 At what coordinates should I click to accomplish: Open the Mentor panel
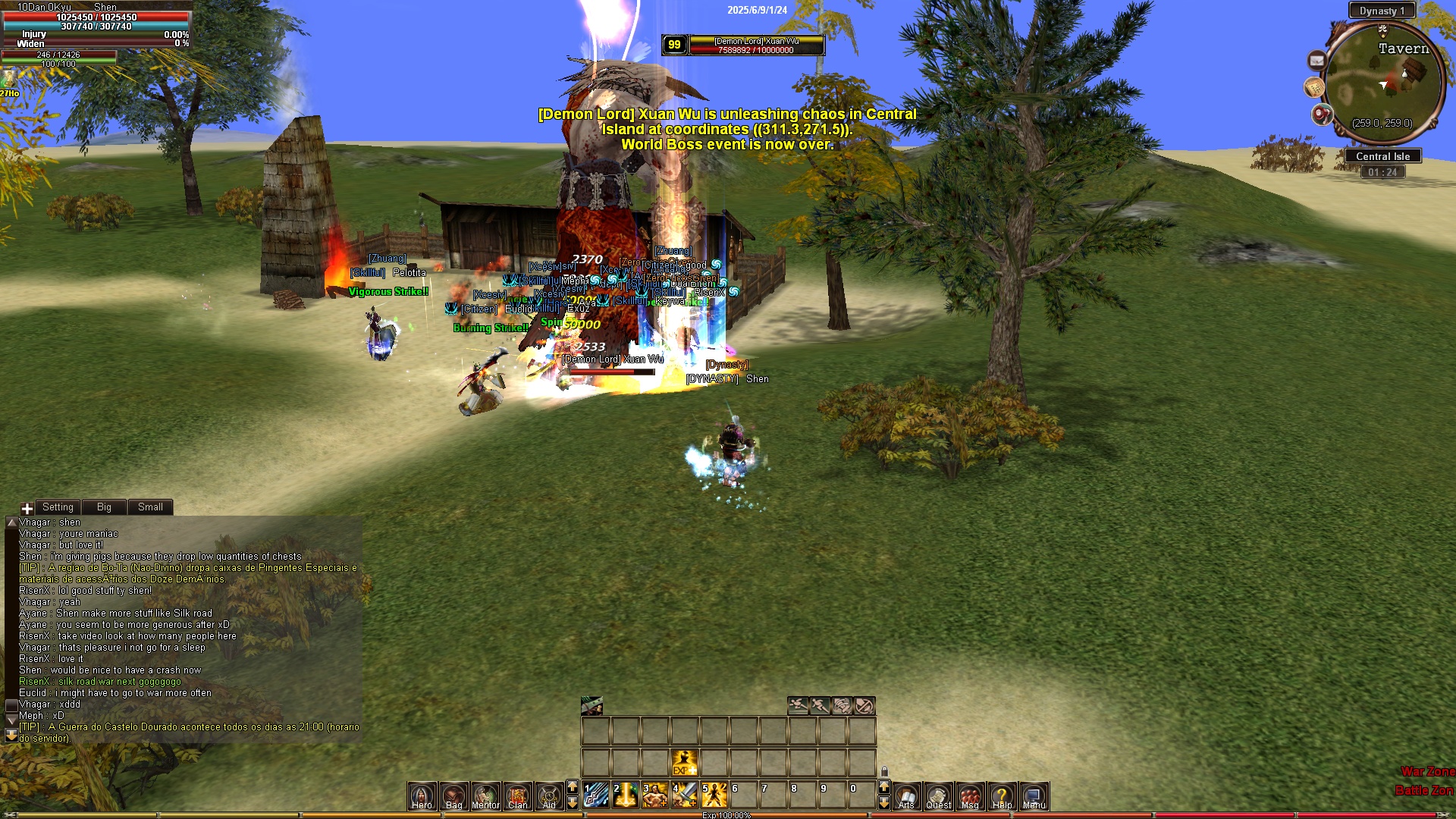[x=485, y=796]
